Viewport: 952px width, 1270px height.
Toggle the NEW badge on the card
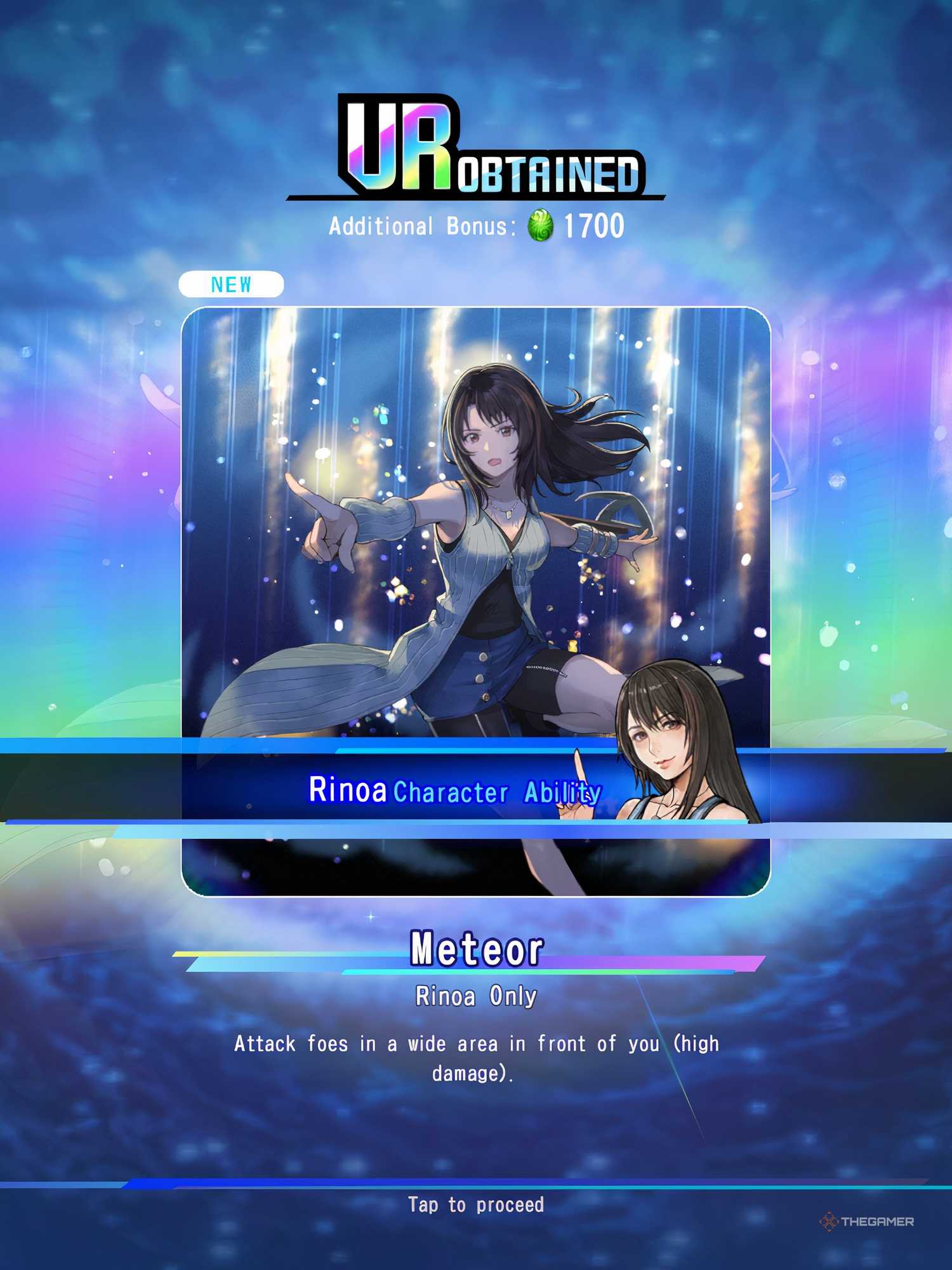[x=232, y=285]
